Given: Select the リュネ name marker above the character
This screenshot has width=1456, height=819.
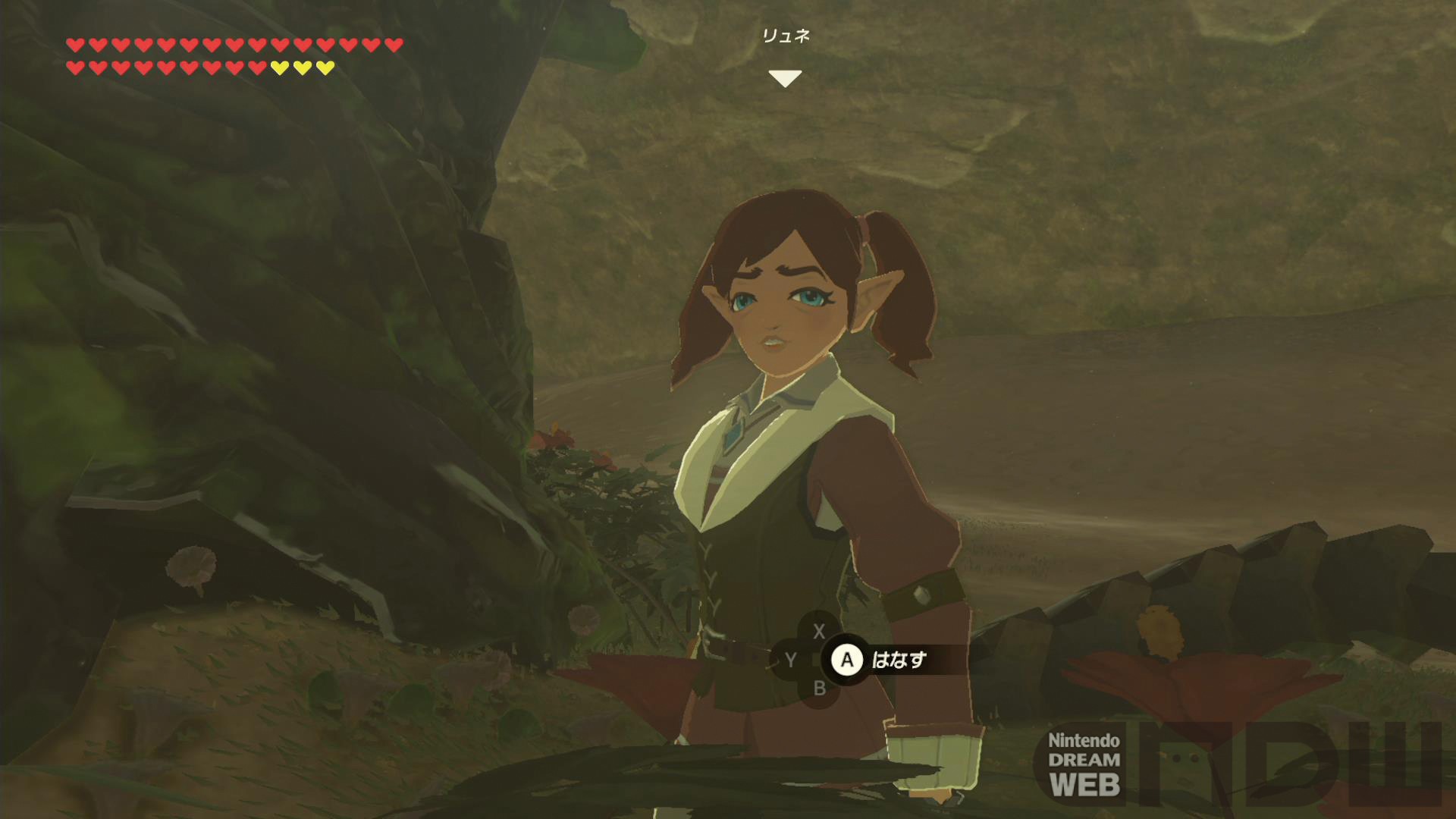Looking at the screenshot, I should (x=786, y=36).
